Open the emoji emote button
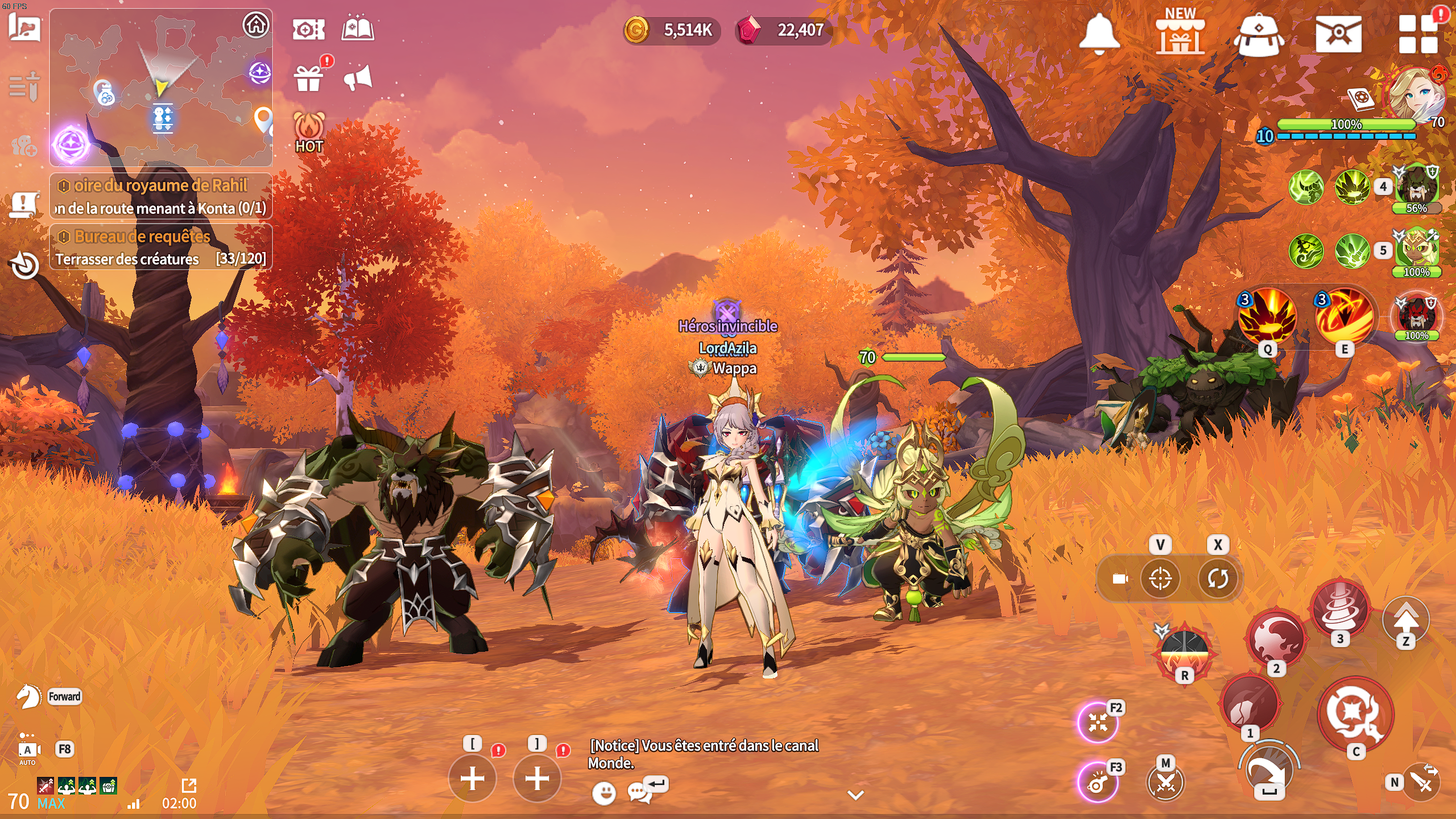Viewport: 1456px width, 819px height. 604,792
